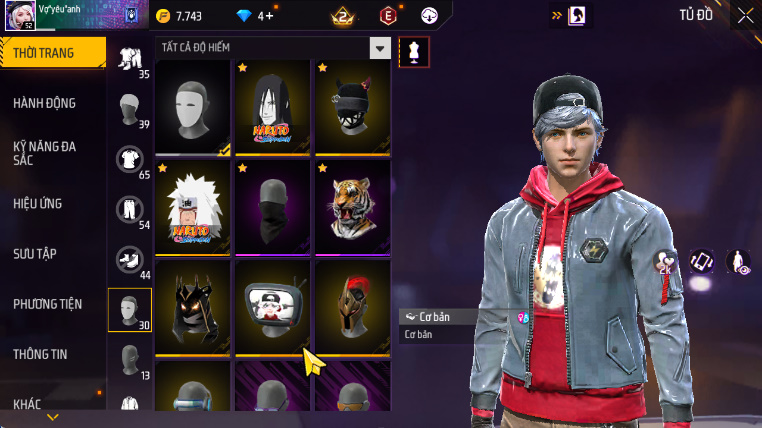The image size is (762, 428).
Task: Switch to Hành Động section
Action: click(x=45, y=103)
